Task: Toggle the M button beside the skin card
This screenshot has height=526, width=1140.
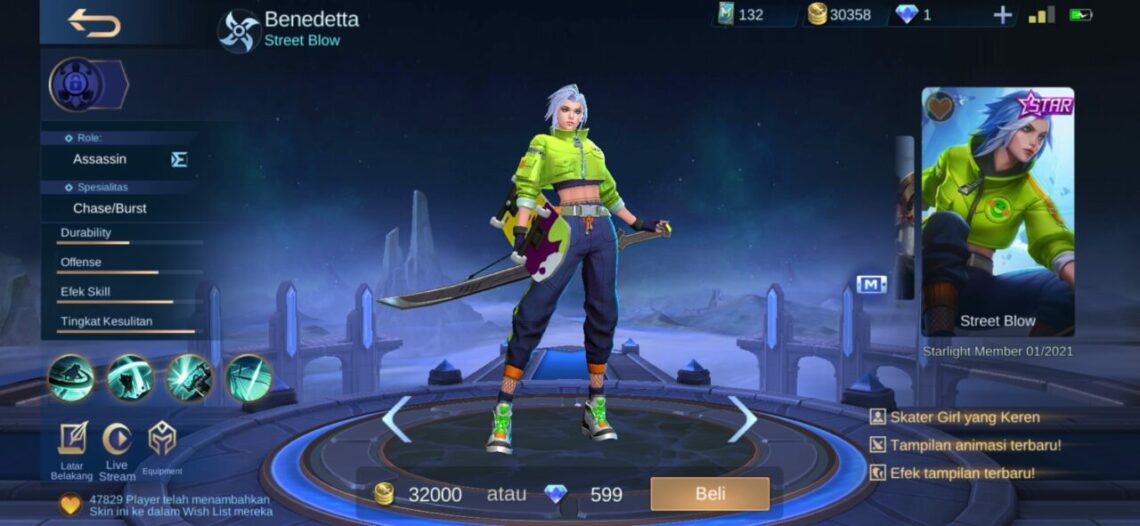Action: 871,284
